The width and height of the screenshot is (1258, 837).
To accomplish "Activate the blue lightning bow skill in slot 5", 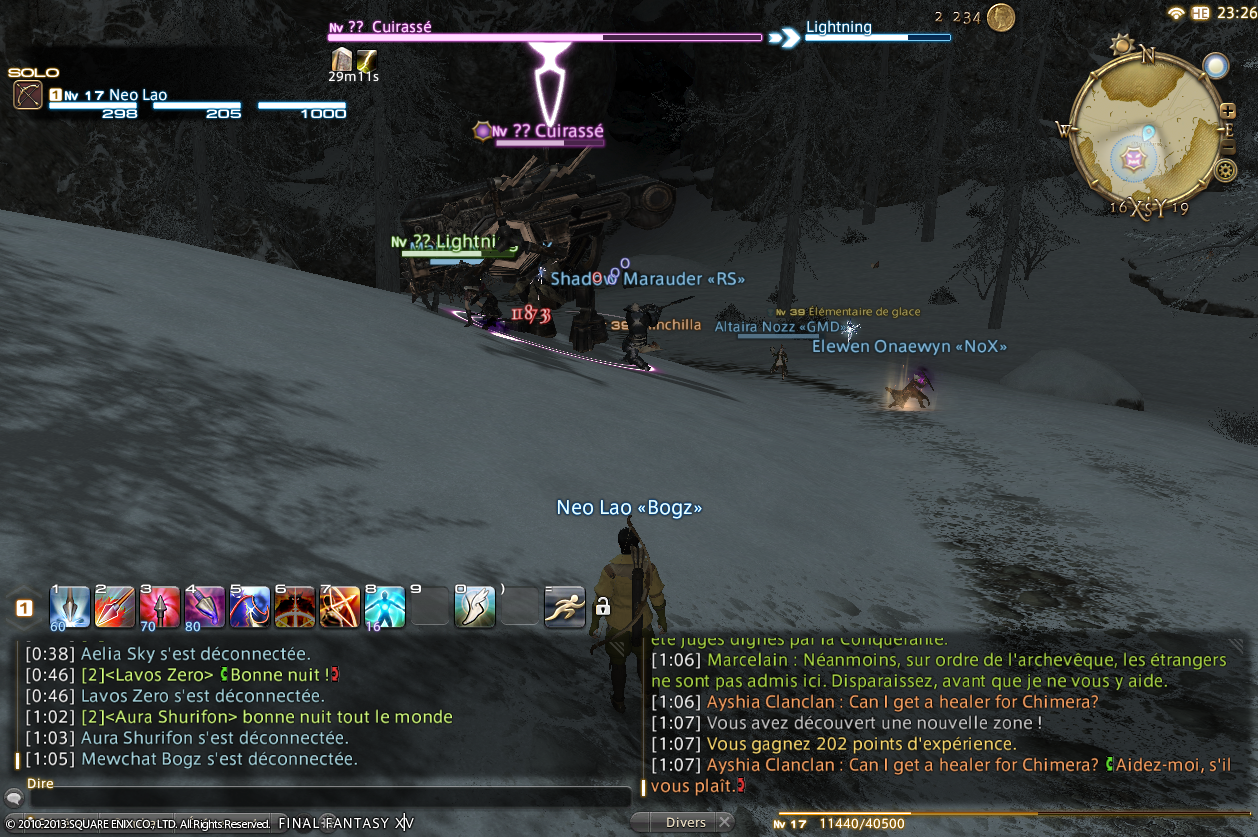I will (x=250, y=606).
